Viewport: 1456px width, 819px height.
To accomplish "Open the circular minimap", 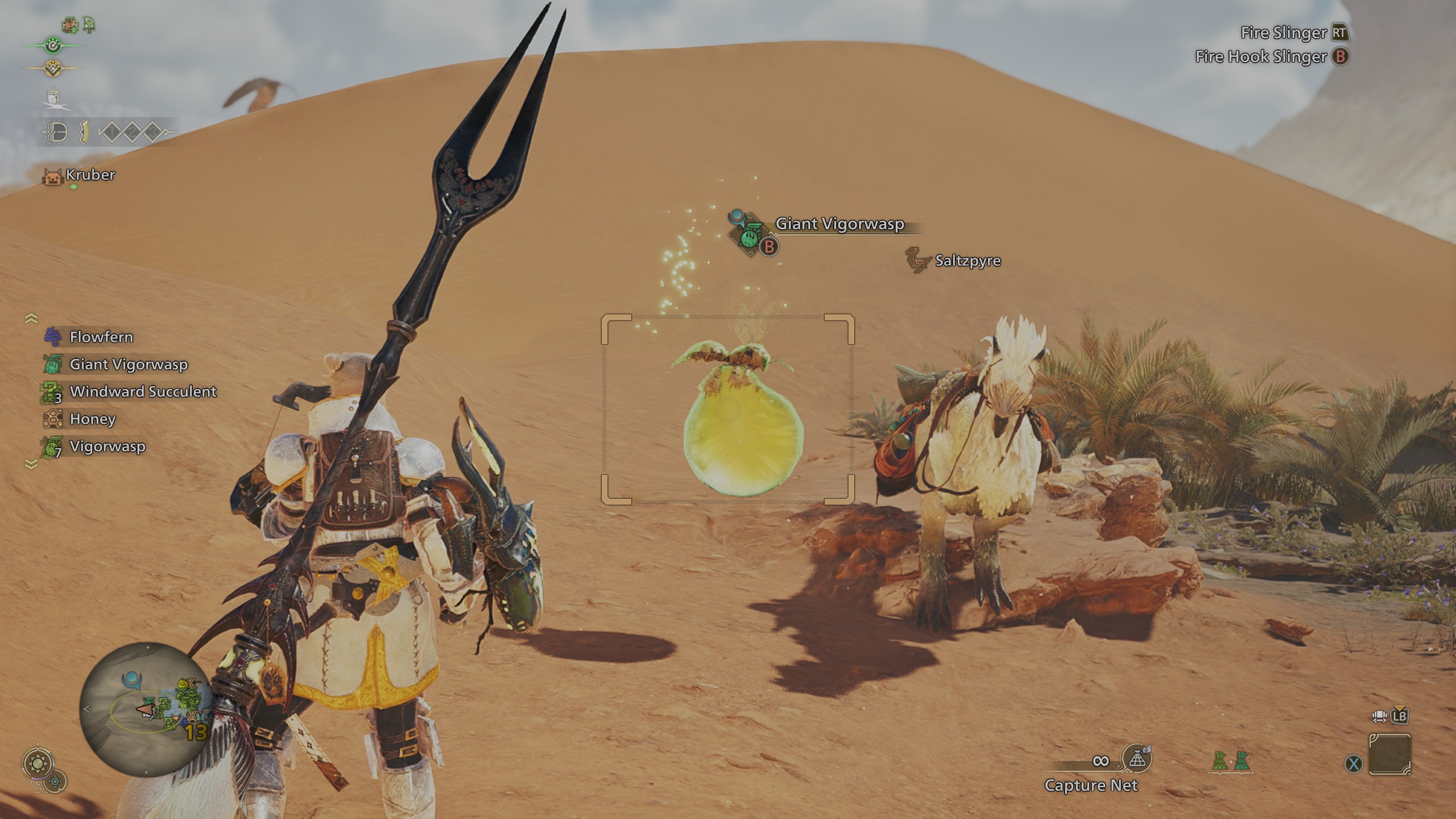I will click(x=146, y=709).
